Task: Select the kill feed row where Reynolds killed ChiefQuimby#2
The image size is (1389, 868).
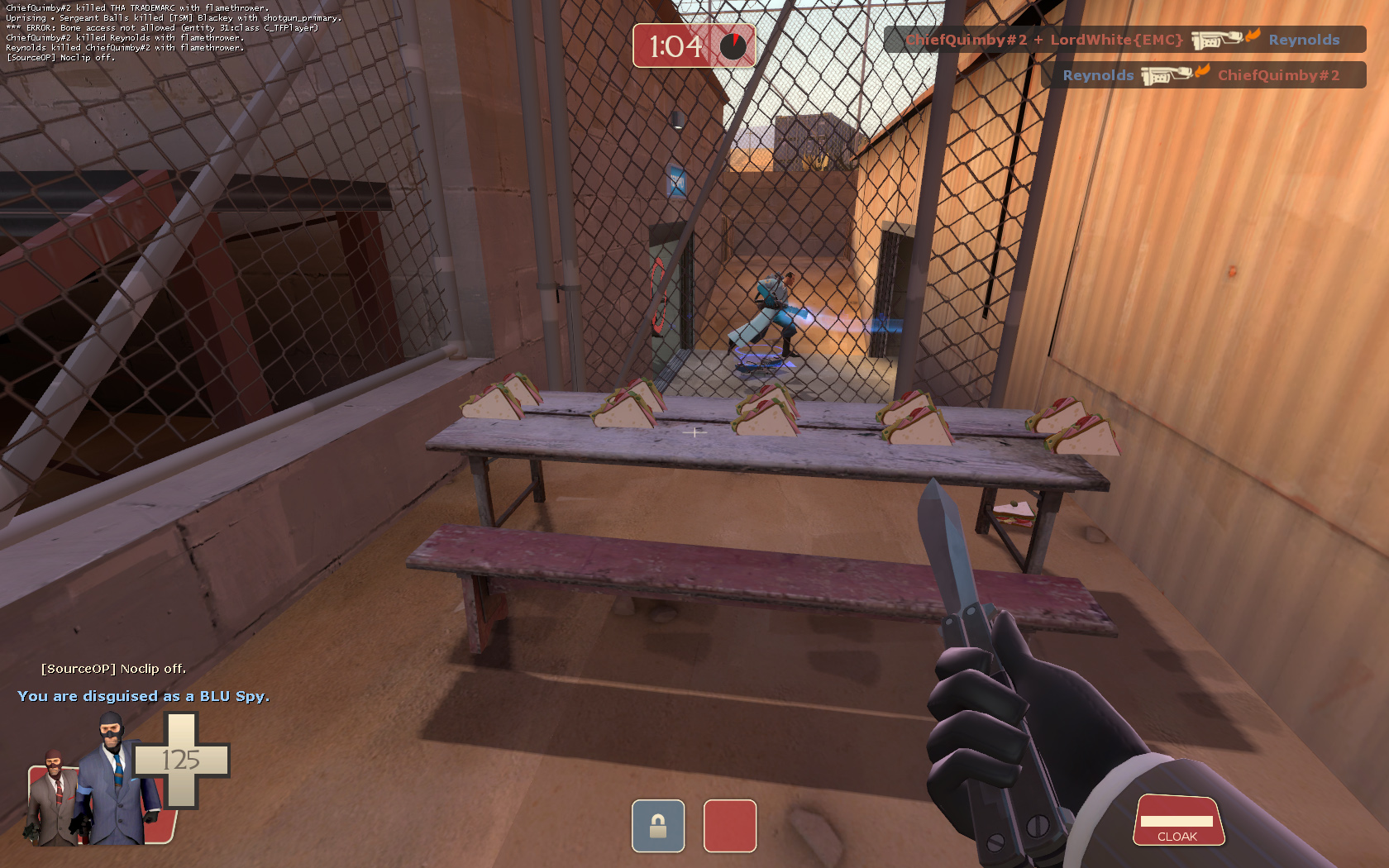Action: point(1202,75)
